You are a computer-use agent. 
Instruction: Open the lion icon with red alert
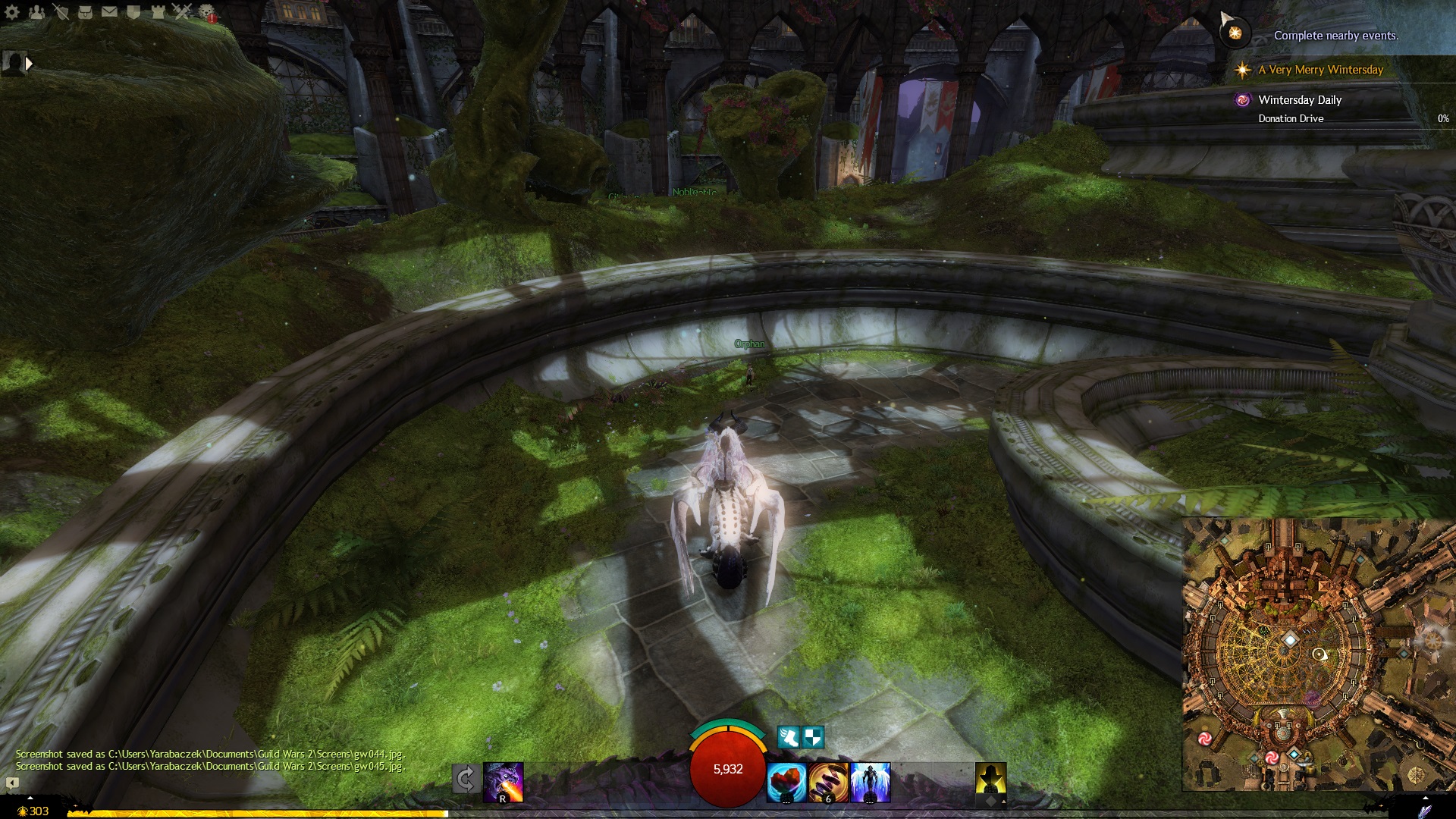207,12
